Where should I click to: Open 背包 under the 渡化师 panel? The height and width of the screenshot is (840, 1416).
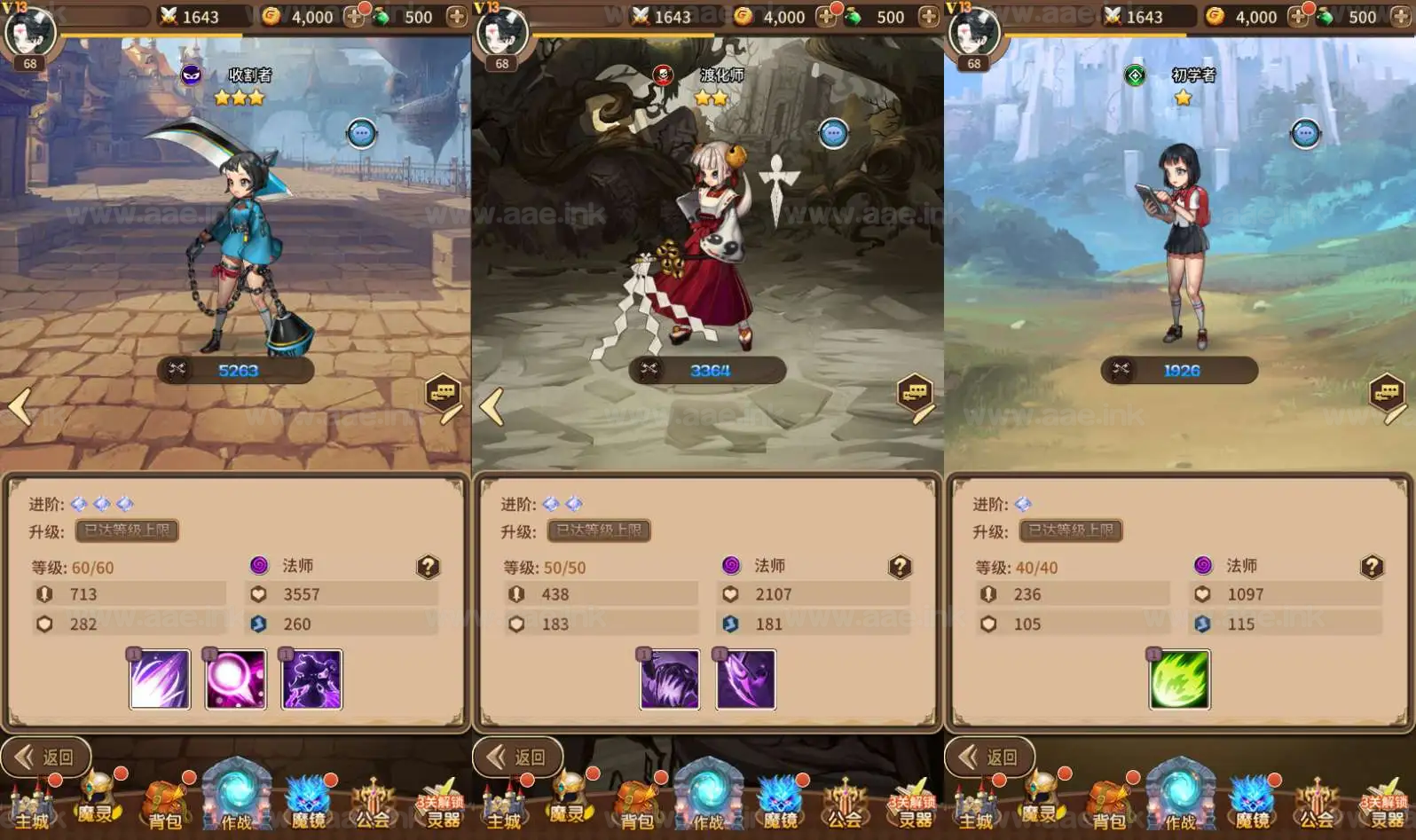pos(636,804)
